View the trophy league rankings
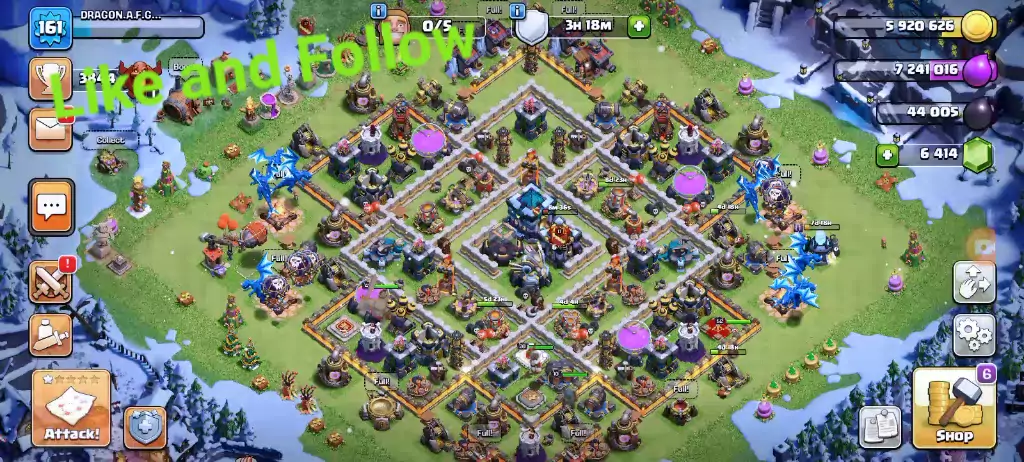The height and width of the screenshot is (462, 1024). (49, 77)
